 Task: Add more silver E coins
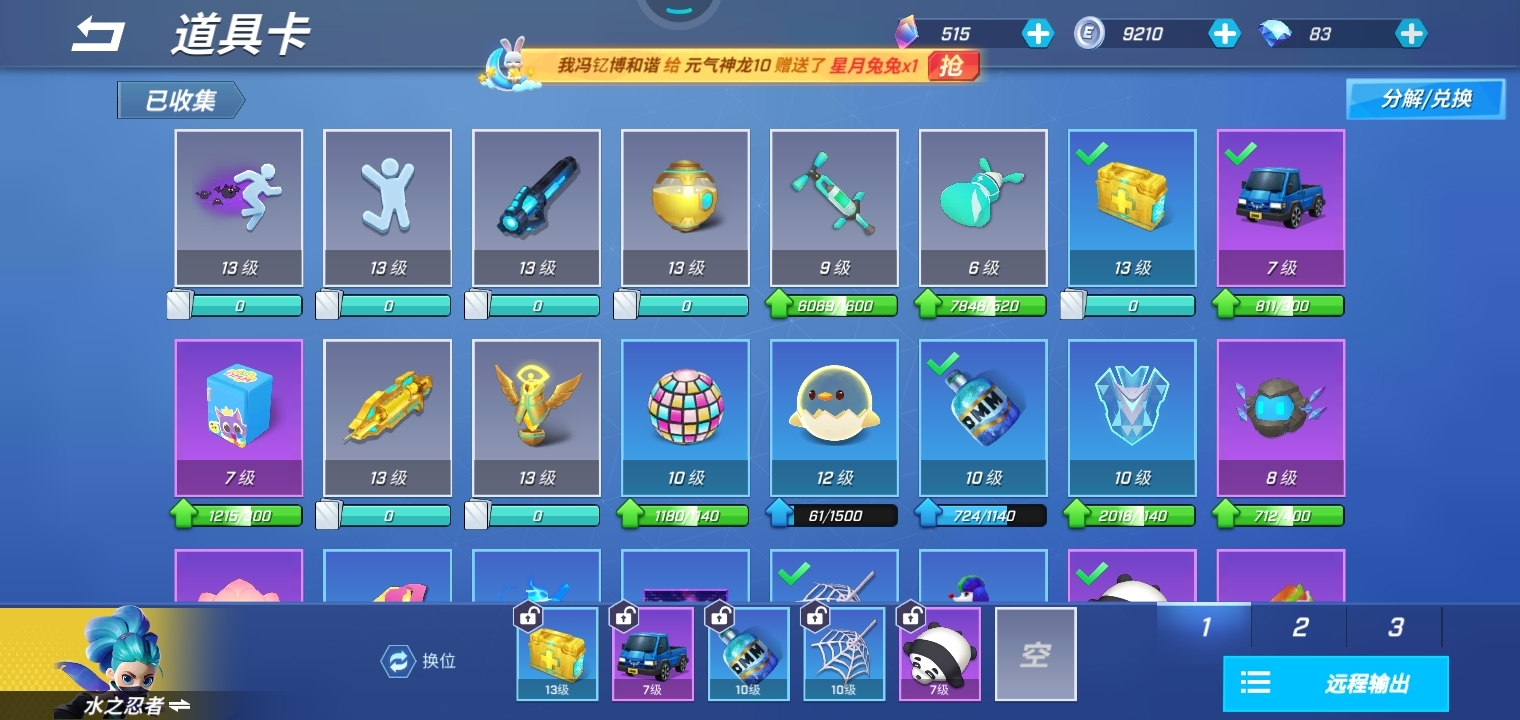[x=1224, y=34]
